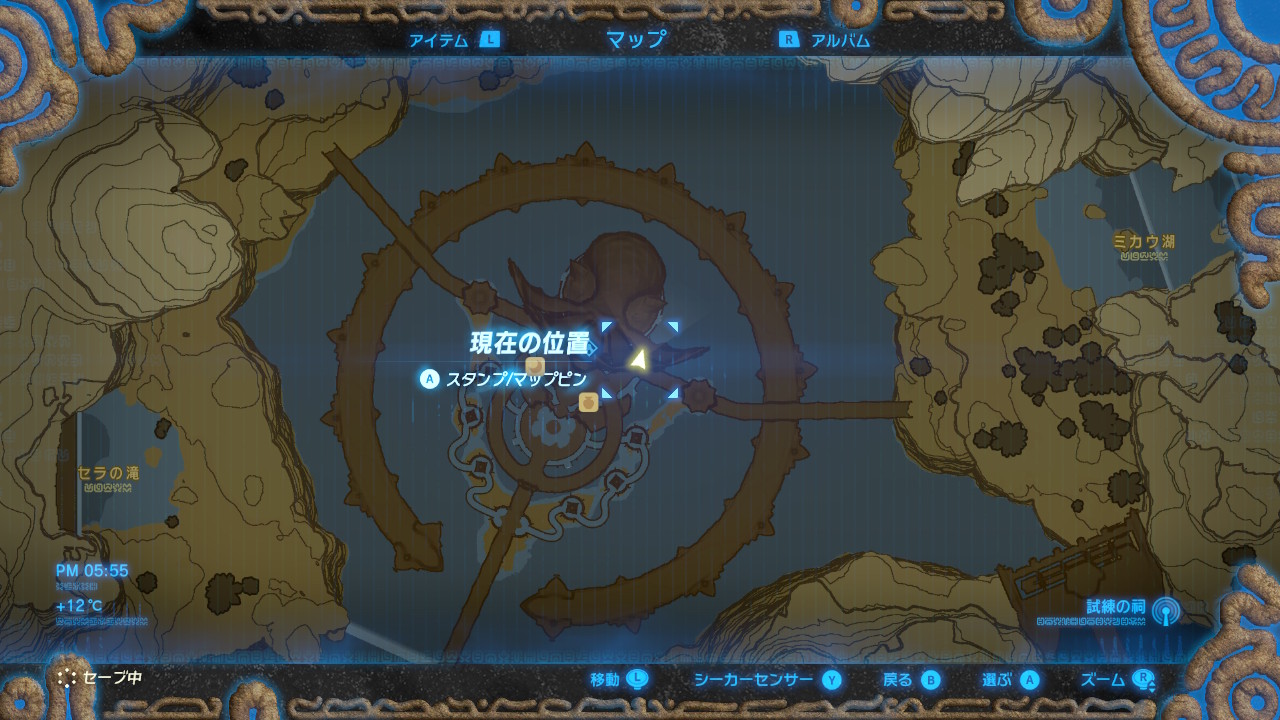Click the right-stick ズーム icon
This screenshot has width=1280, height=720.
coord(1143,678)
